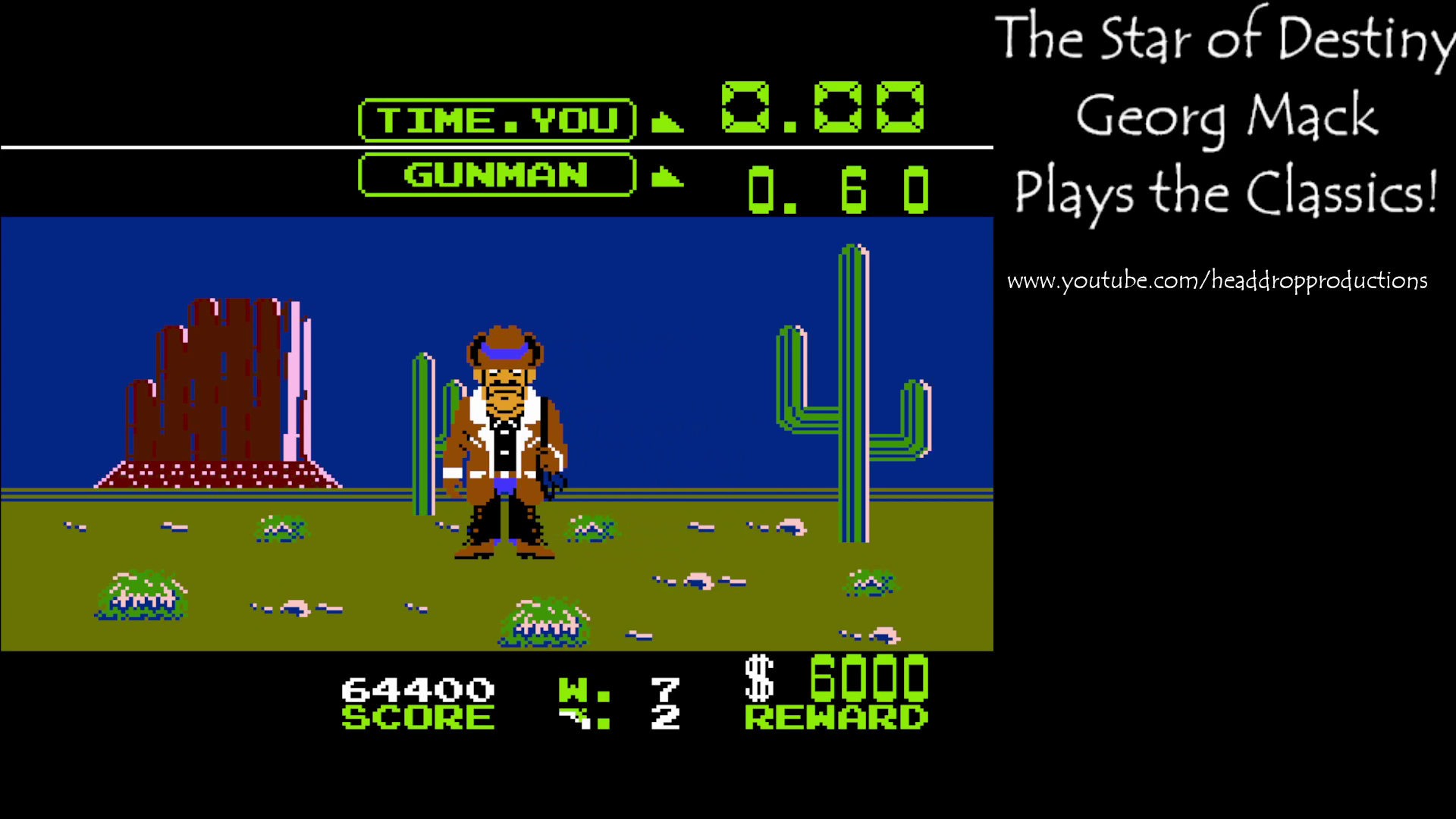Toggle the triangle marker beside GUNMAN
The width and height of the screenshot is (1456, 819).
click(x=666, y=177)
